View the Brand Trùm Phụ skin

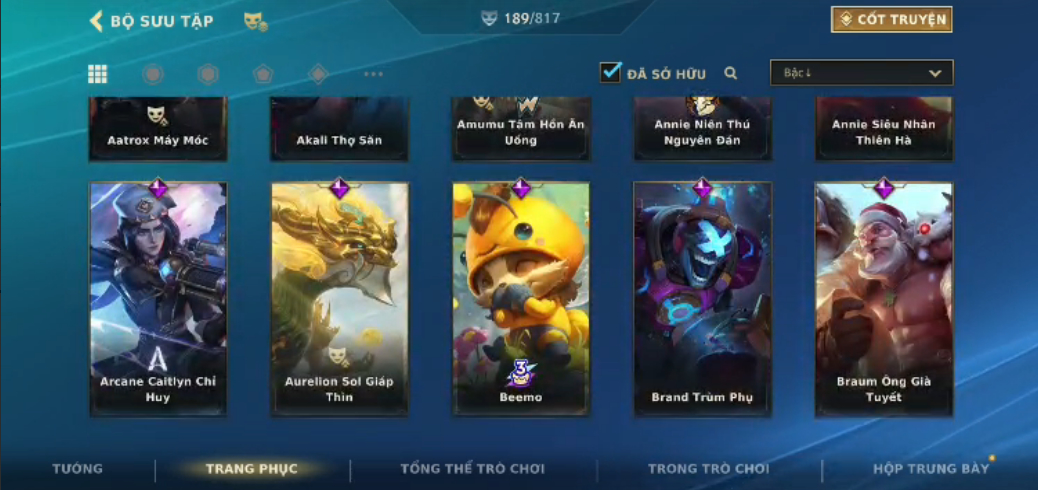click(x=702, y=298)
